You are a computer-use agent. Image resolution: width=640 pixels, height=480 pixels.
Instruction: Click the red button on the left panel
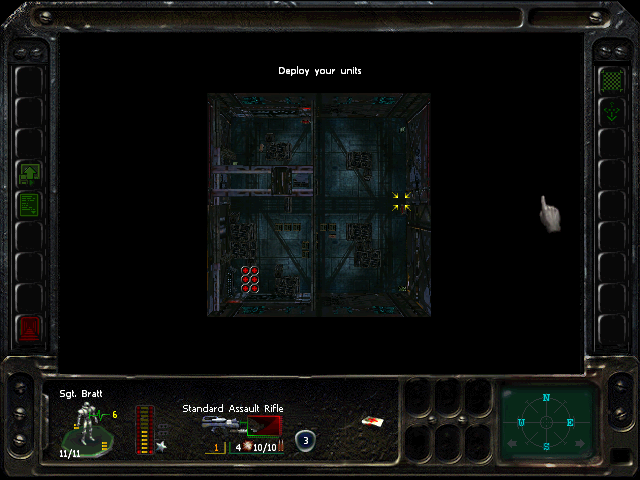[29, 327]
